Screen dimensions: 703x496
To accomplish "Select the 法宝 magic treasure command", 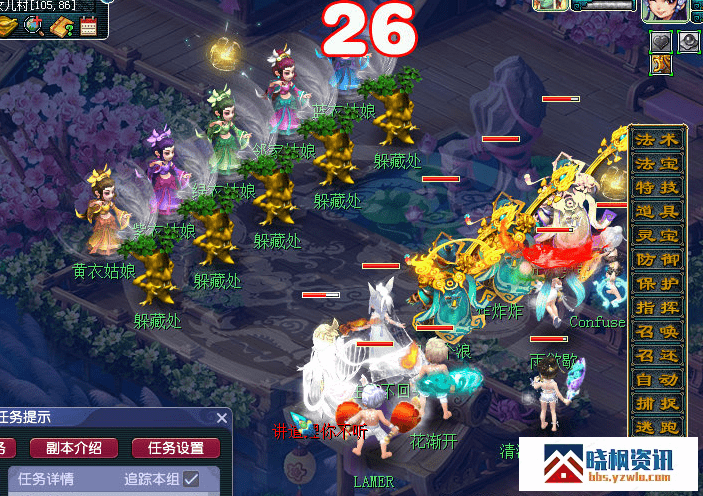I will [657, 163].
